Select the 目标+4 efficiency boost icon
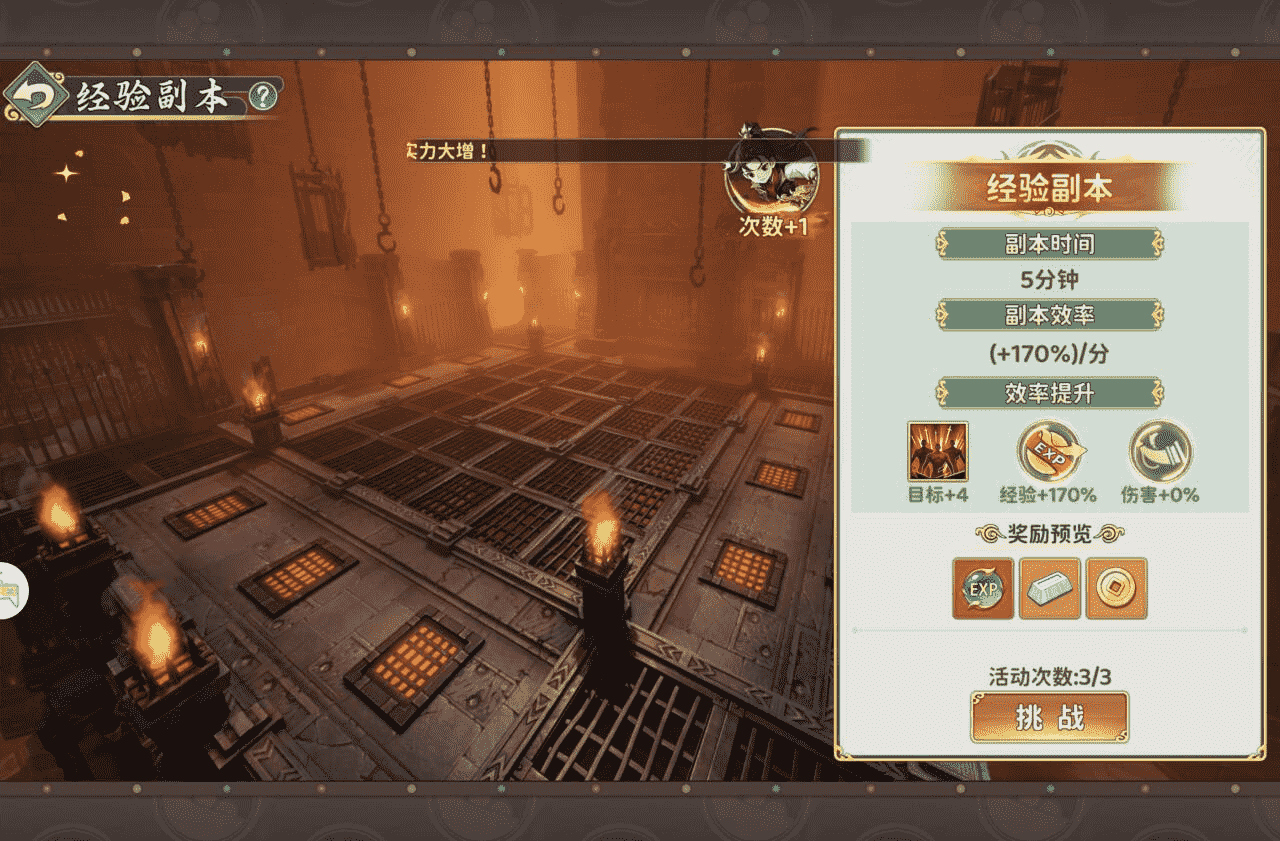The image size is (1280, 841). [x=937, y=451]
